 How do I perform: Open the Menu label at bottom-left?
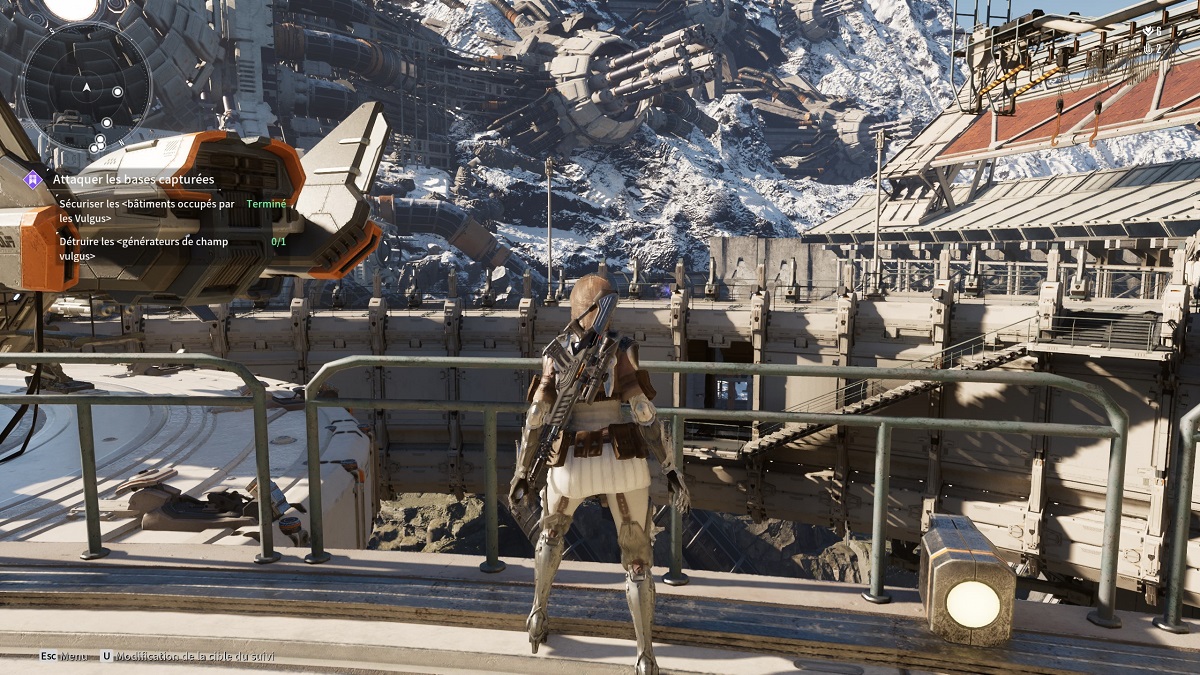pos(73,657)
